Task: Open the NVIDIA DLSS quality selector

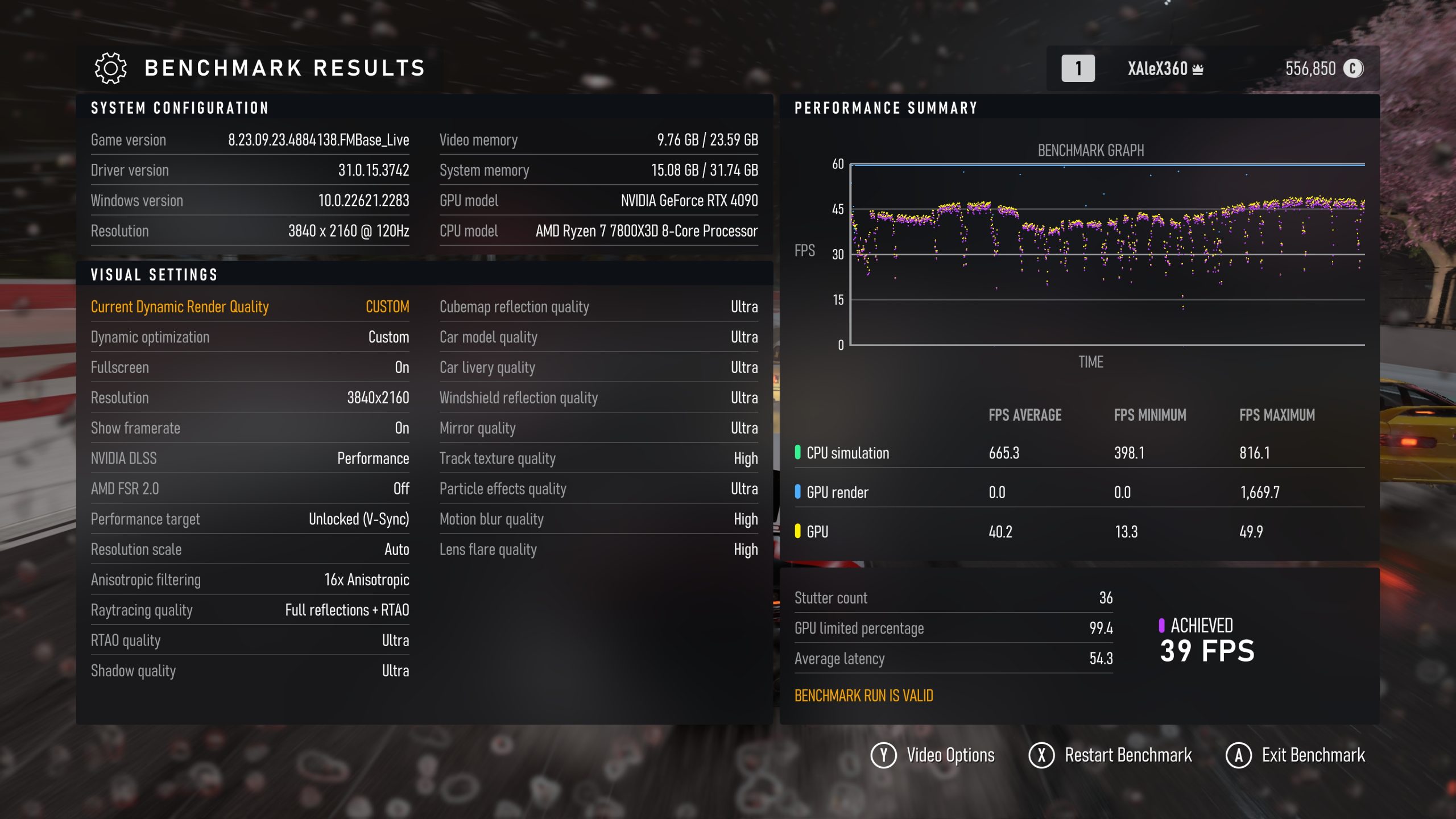Action: (x=250, y=458)
